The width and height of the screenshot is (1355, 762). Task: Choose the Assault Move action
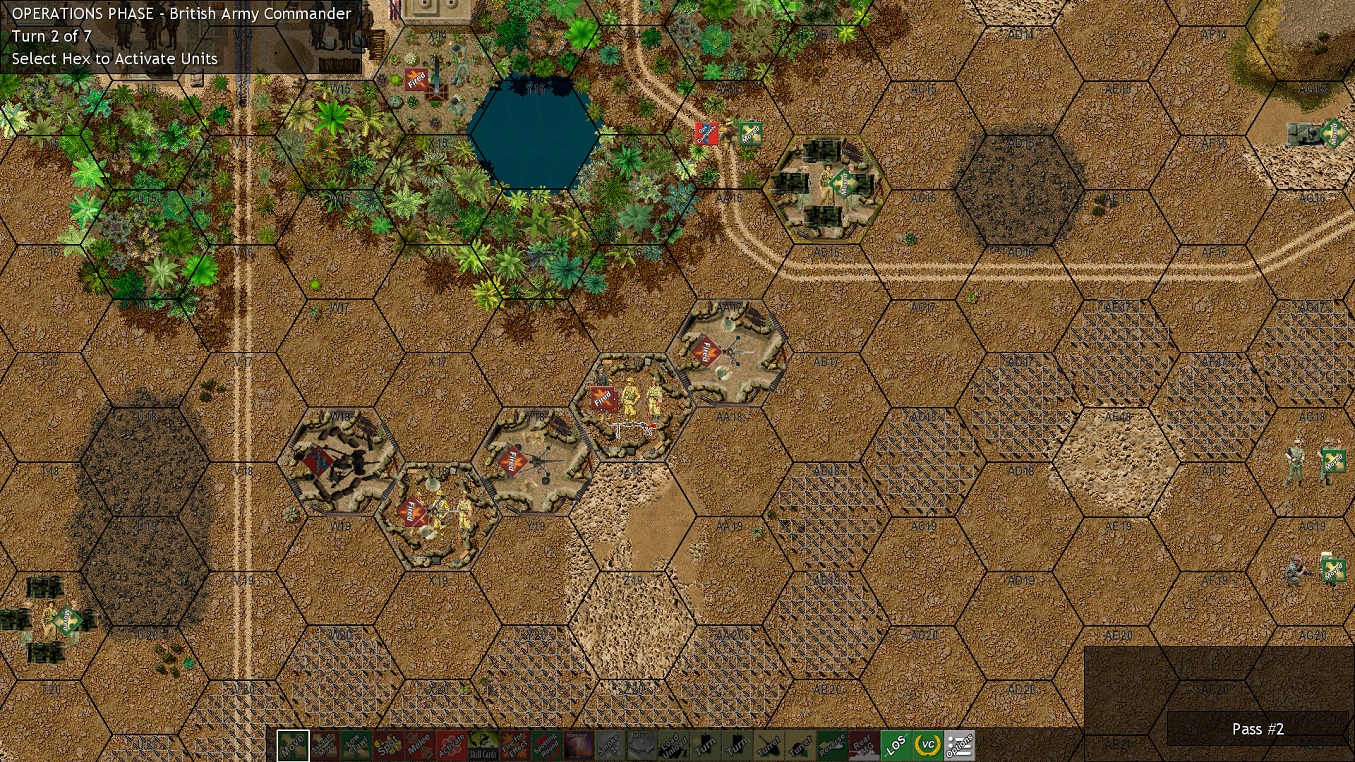[x=323, y=745]
